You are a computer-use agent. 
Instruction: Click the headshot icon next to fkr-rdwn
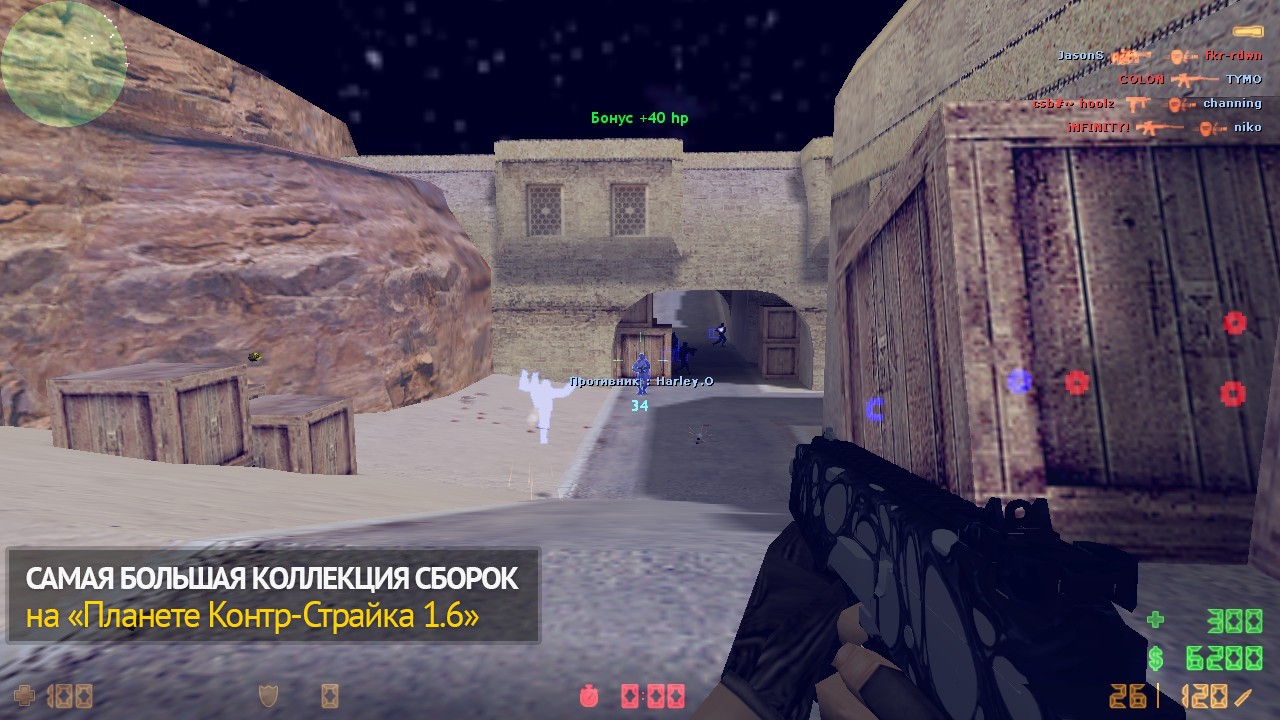tap(1182, 57)
